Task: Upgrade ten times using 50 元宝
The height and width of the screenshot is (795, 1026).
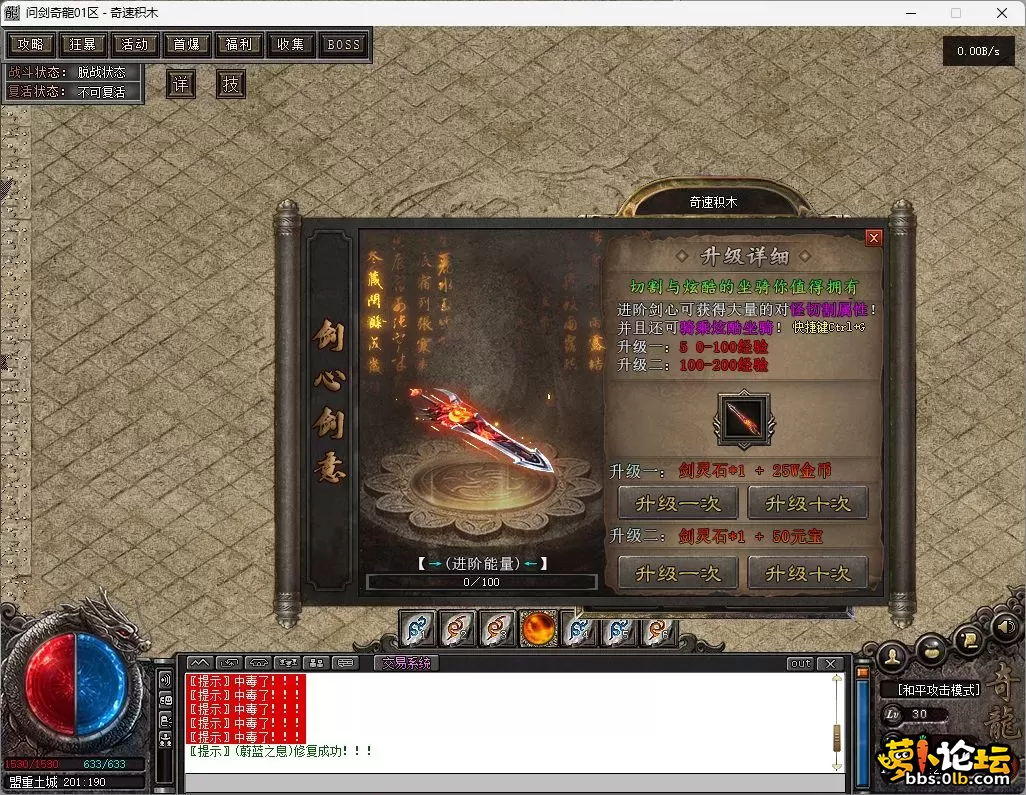Action: pyautogui.click(x=807, y=573)
